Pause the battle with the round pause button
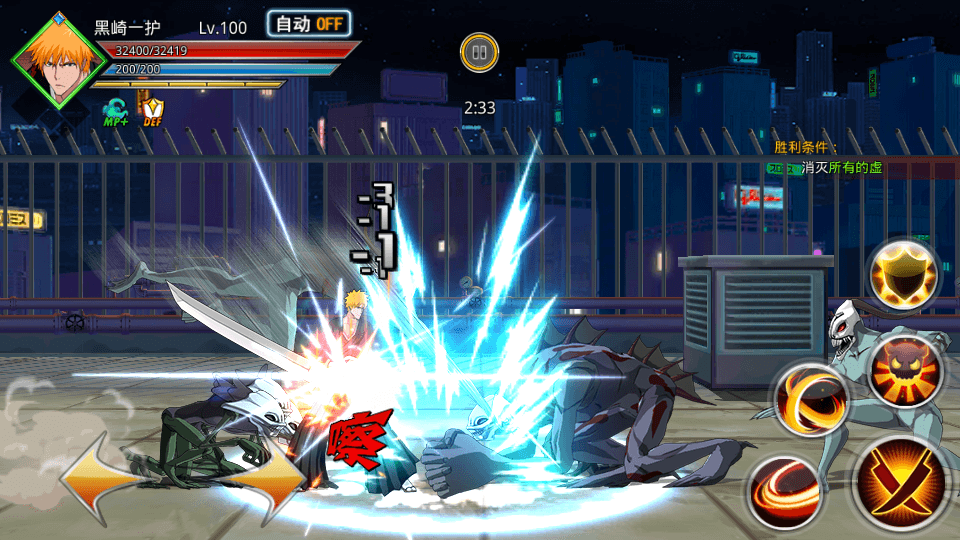 click(x=479, y=51)
